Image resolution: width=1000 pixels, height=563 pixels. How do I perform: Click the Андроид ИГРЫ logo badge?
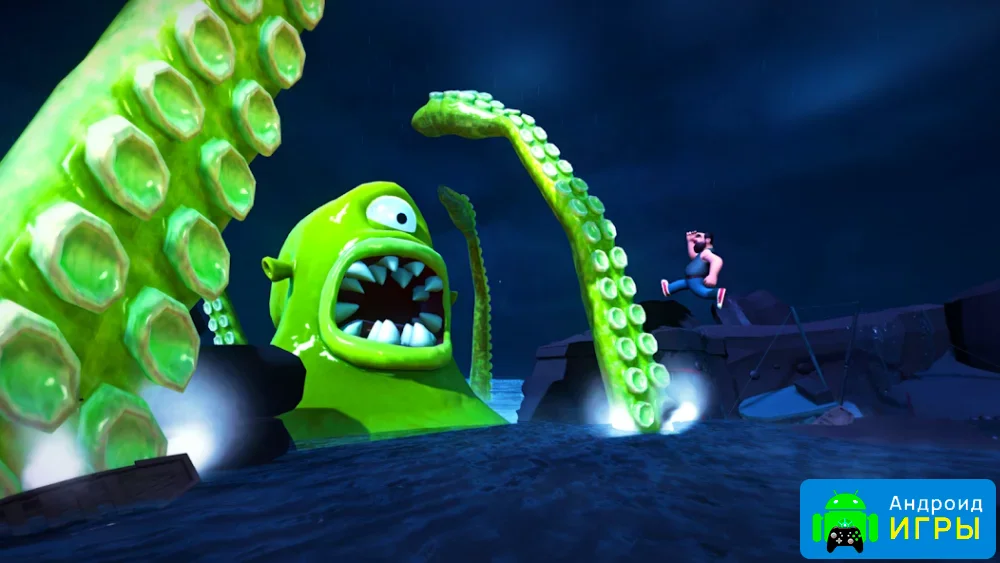897,518
